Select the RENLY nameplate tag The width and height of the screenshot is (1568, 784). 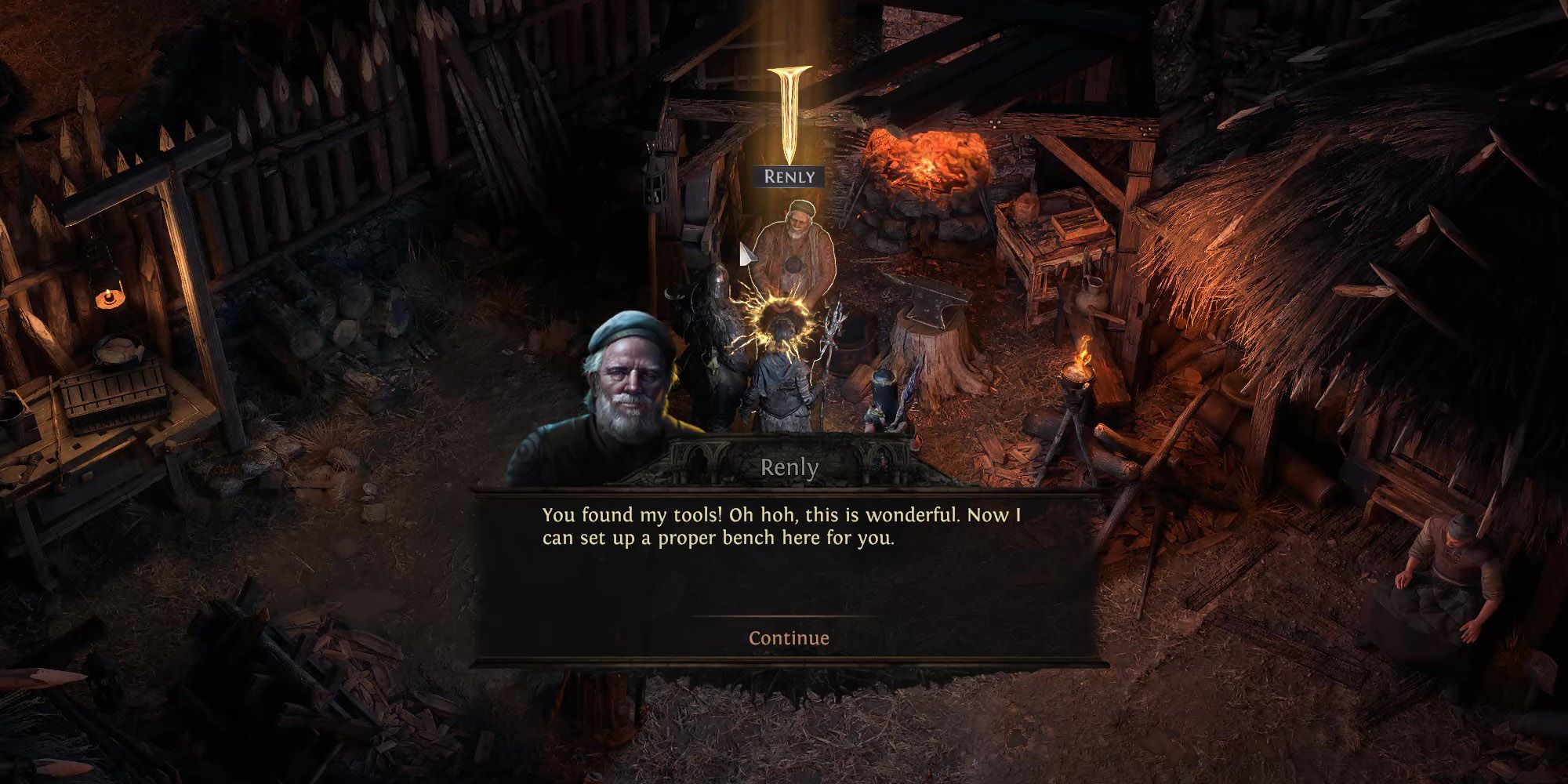[x=789, y=177]
